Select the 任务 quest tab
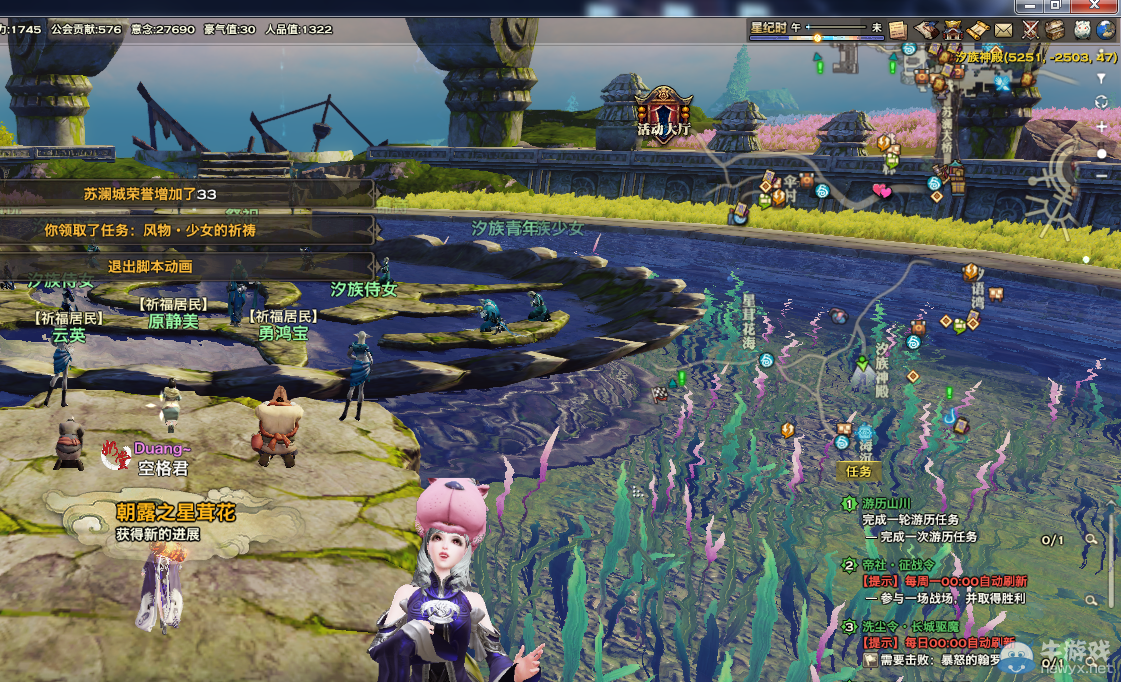Image resolution: width=1121 pixels, height=682 pixels. point(859,471)
